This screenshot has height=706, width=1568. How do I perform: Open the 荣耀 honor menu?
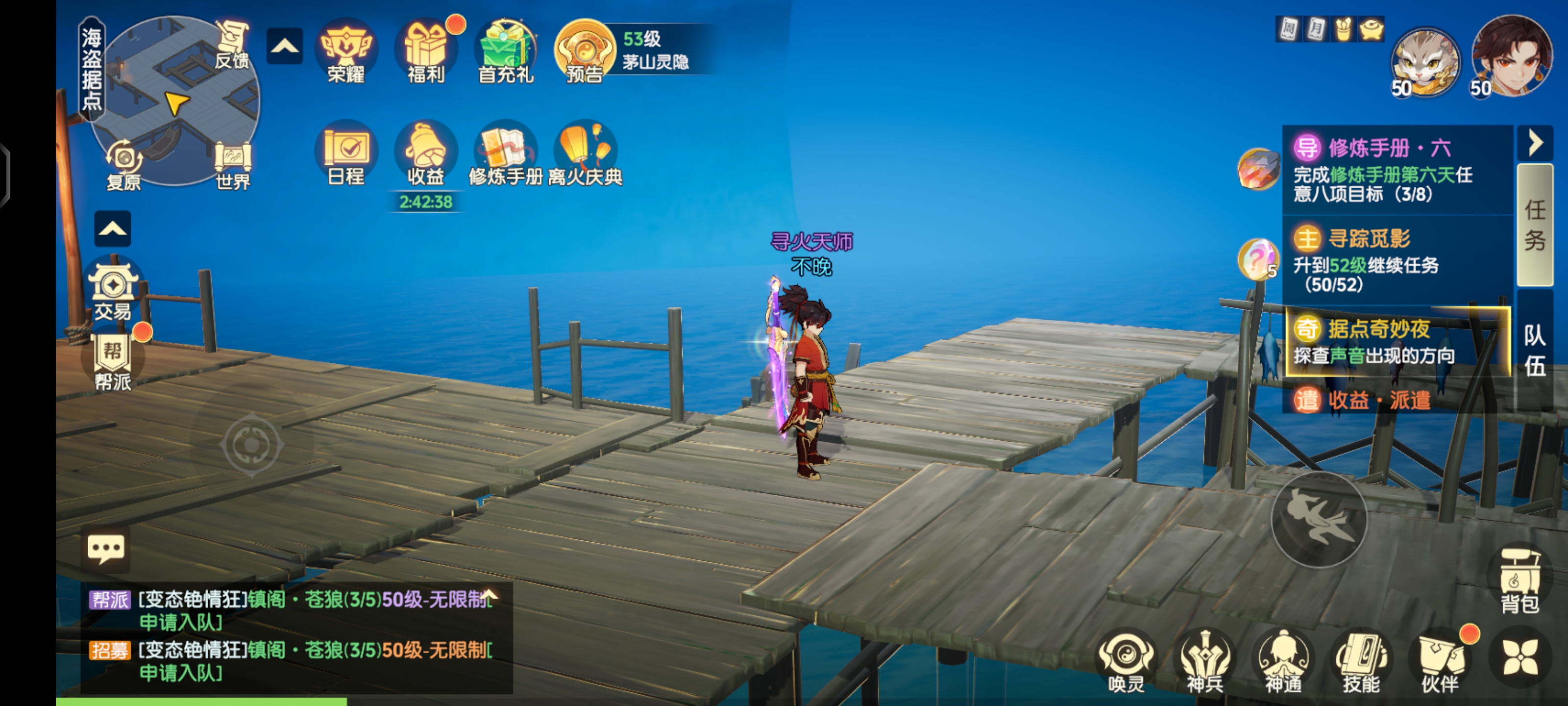point(346,52)
